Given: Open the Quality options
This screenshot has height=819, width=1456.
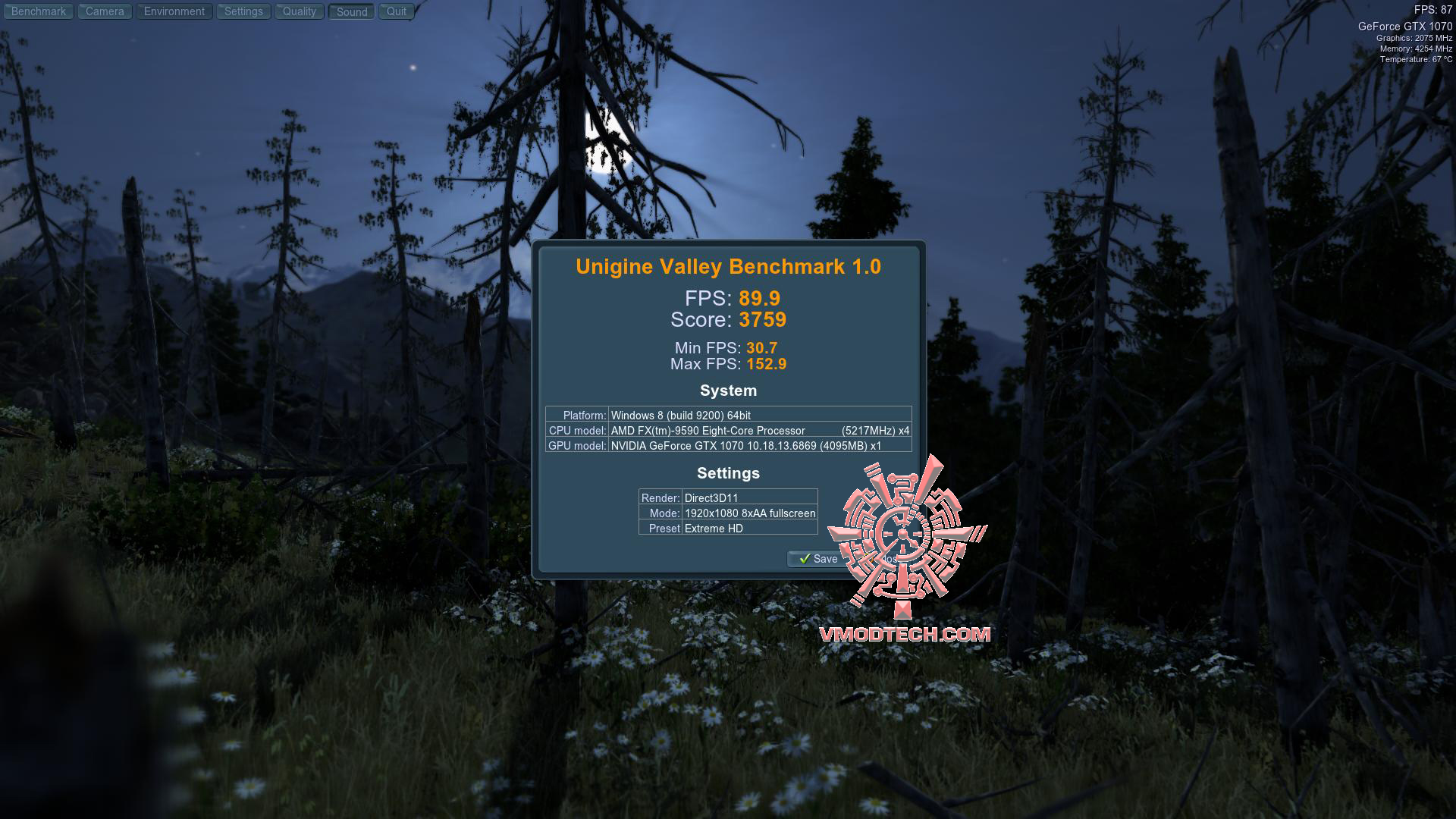Looking at the screenshot, I should (299, 11).
